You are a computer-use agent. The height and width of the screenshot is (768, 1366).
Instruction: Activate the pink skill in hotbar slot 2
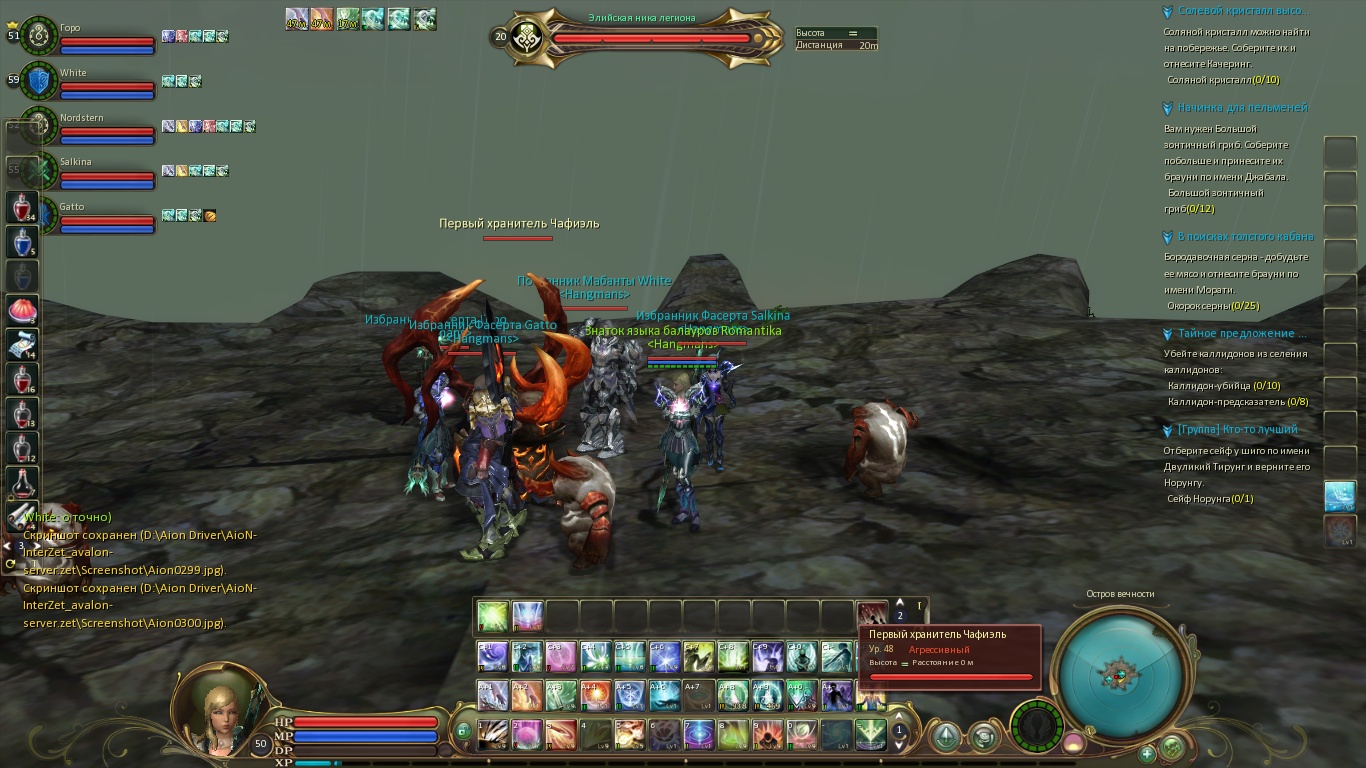[527, 735]
